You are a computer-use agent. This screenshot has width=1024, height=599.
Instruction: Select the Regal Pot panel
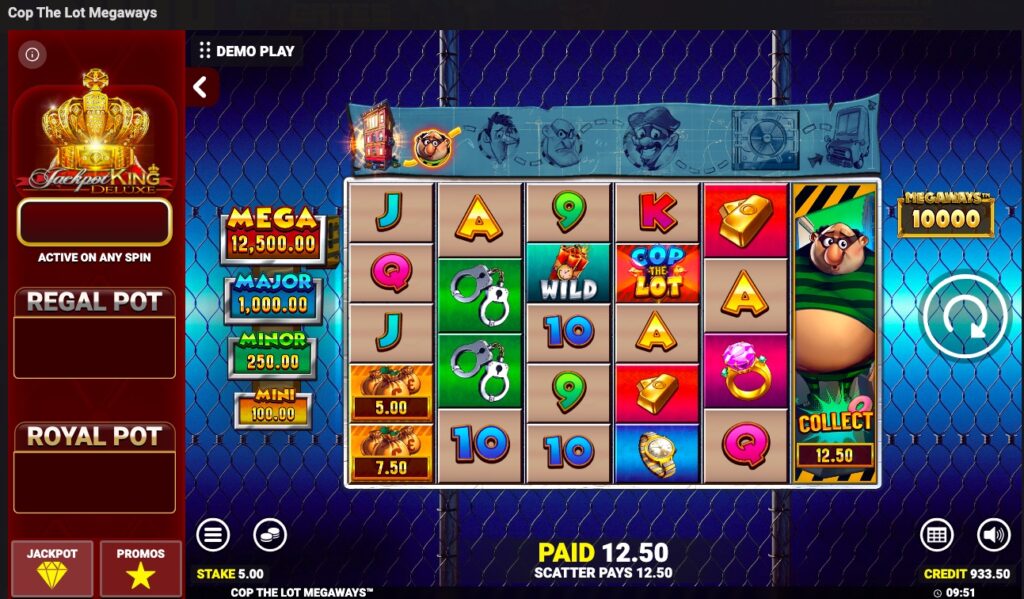point(95,333)
